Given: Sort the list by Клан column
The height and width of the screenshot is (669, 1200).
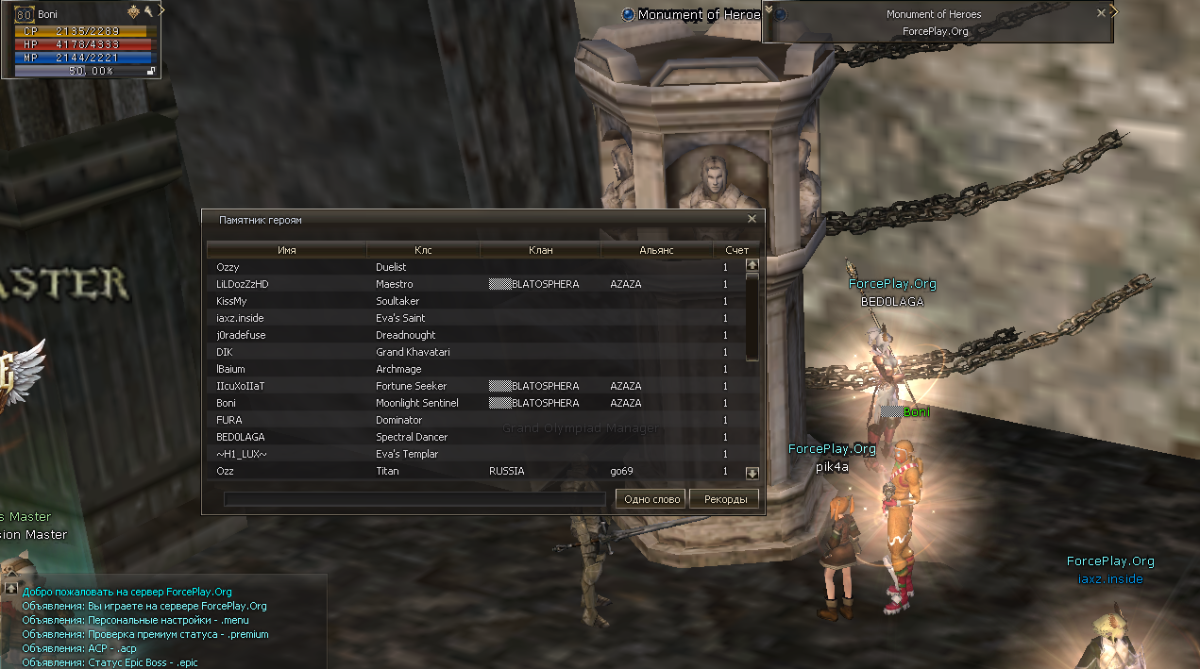Looking at the screenshot, I should coord(540,250).
